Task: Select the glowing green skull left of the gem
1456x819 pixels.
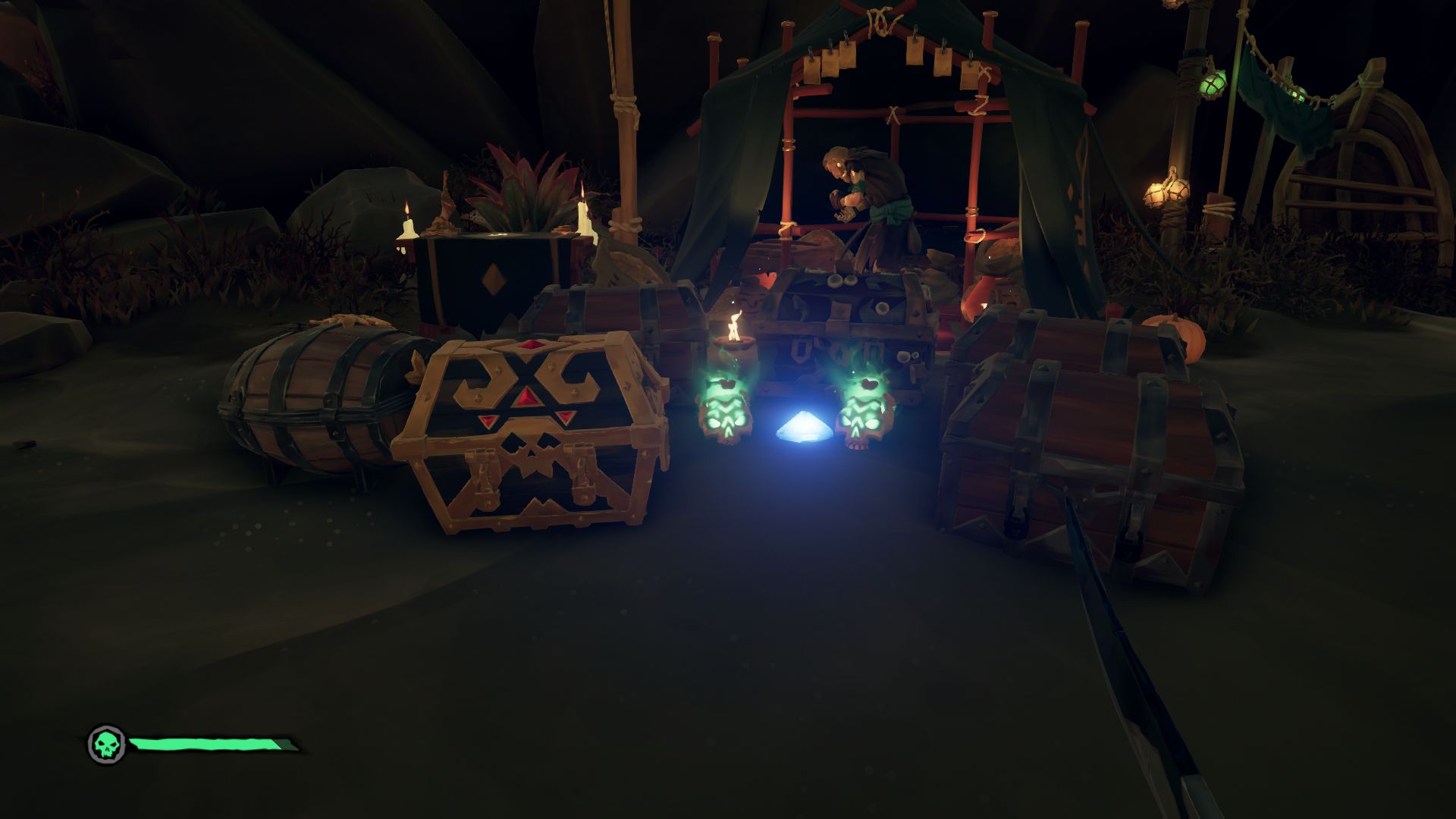Action: [x=726, y=413]
